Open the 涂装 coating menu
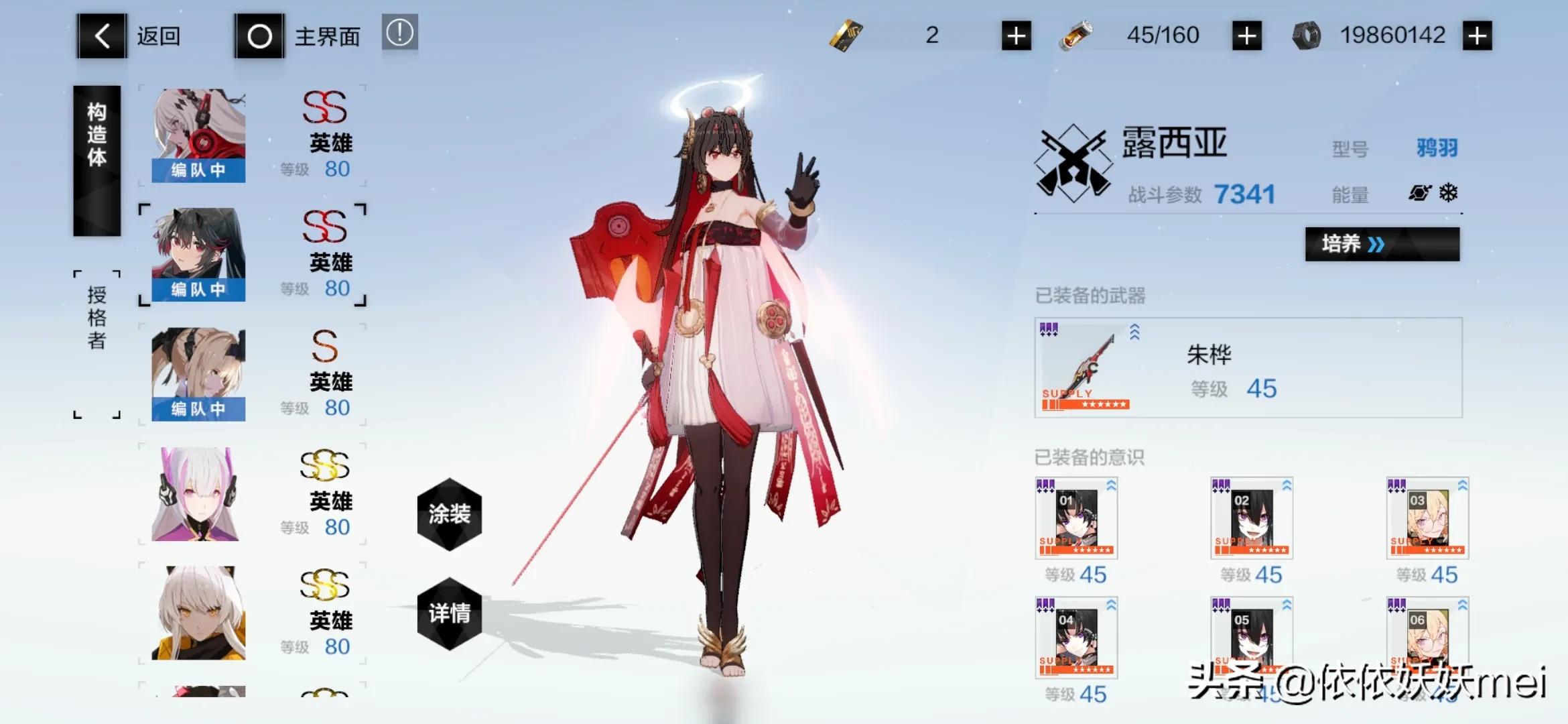 450,514
